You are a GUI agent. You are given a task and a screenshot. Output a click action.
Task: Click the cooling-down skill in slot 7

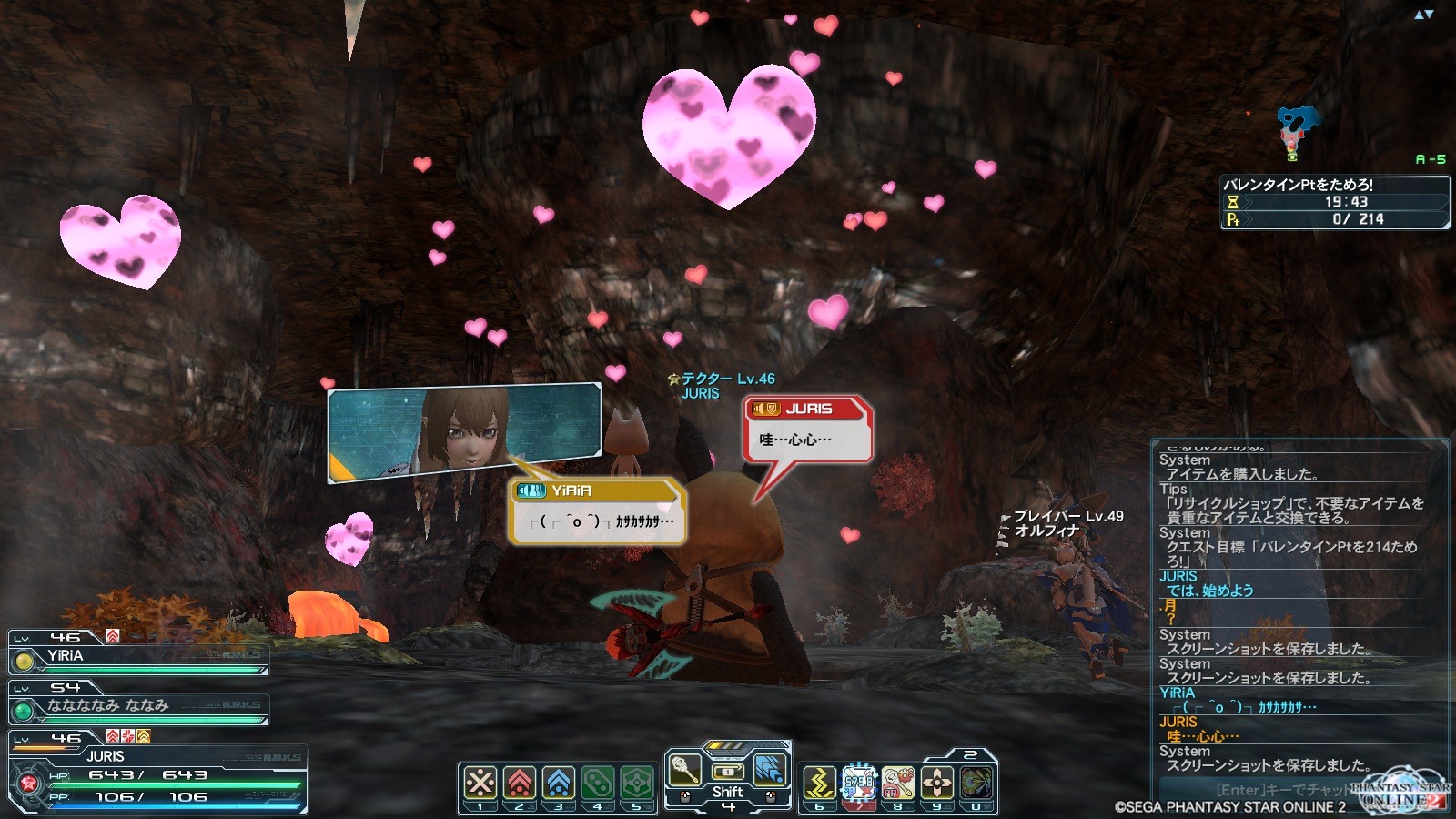[858, 783]
